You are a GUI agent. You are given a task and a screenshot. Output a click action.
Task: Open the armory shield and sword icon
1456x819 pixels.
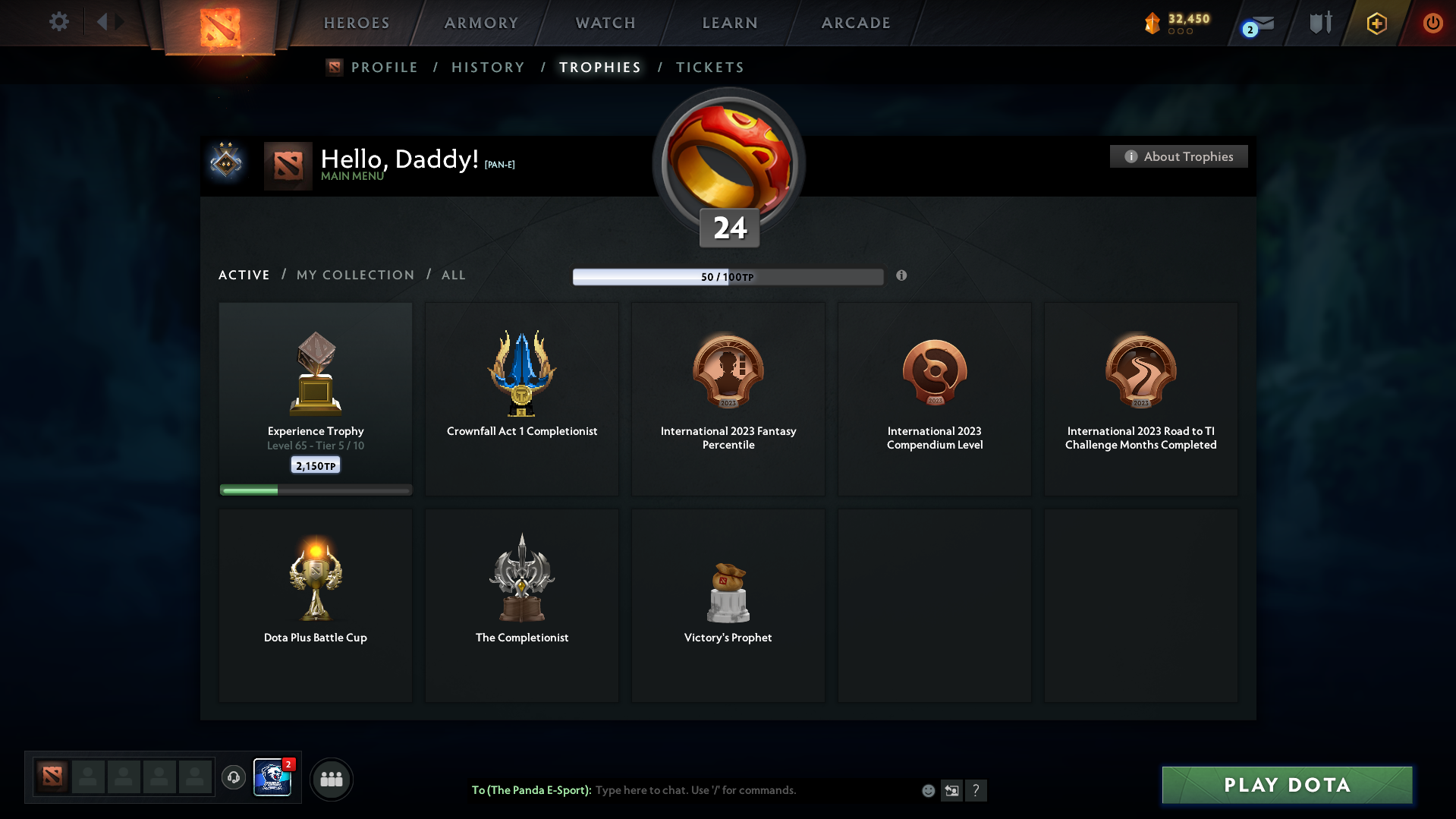pyautogui.click(x=1320, y=23)
